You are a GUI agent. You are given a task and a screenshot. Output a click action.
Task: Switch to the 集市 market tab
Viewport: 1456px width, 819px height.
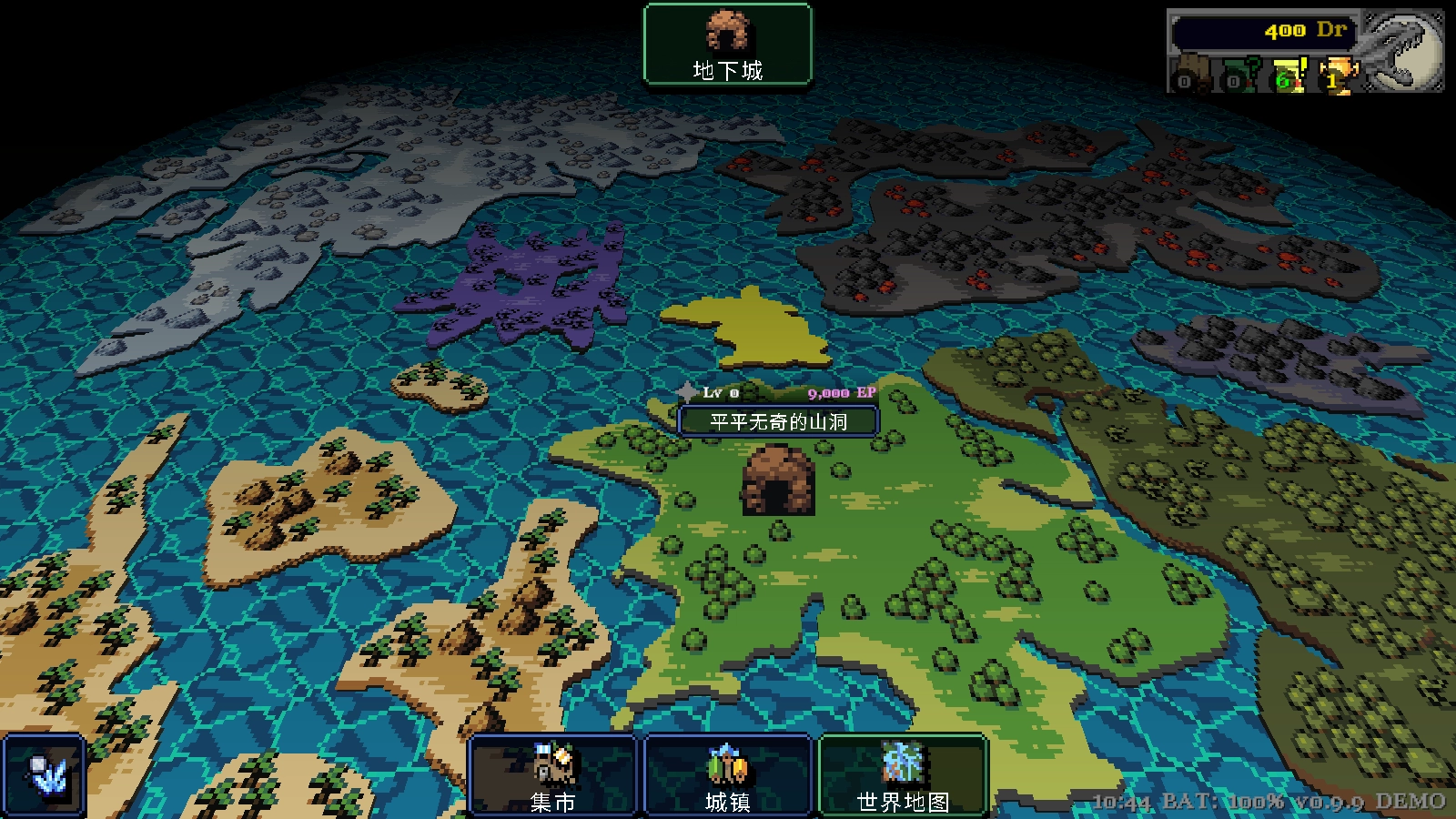pyautogui.click(x=552, y=775)
